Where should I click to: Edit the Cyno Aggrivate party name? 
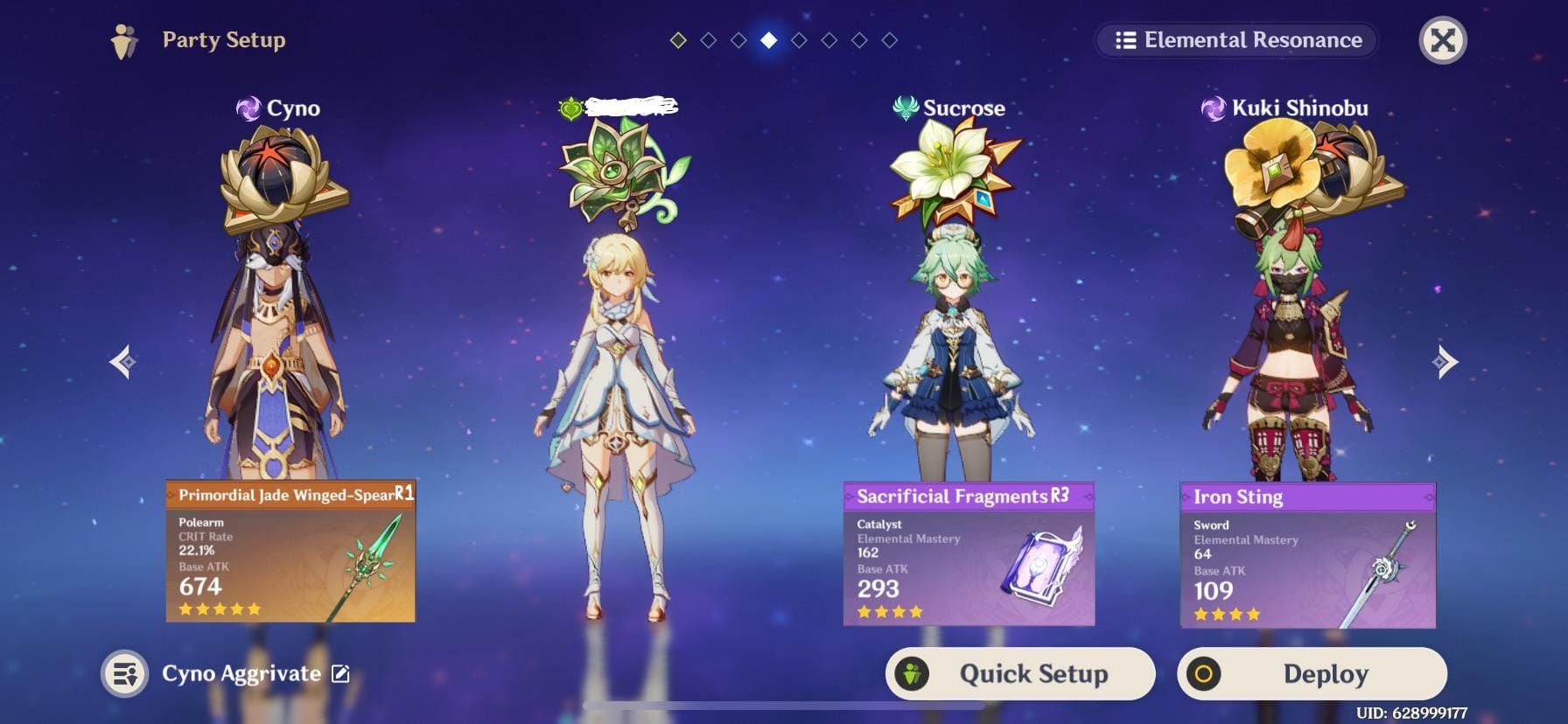pyautogui.click(x=341, y=673)
